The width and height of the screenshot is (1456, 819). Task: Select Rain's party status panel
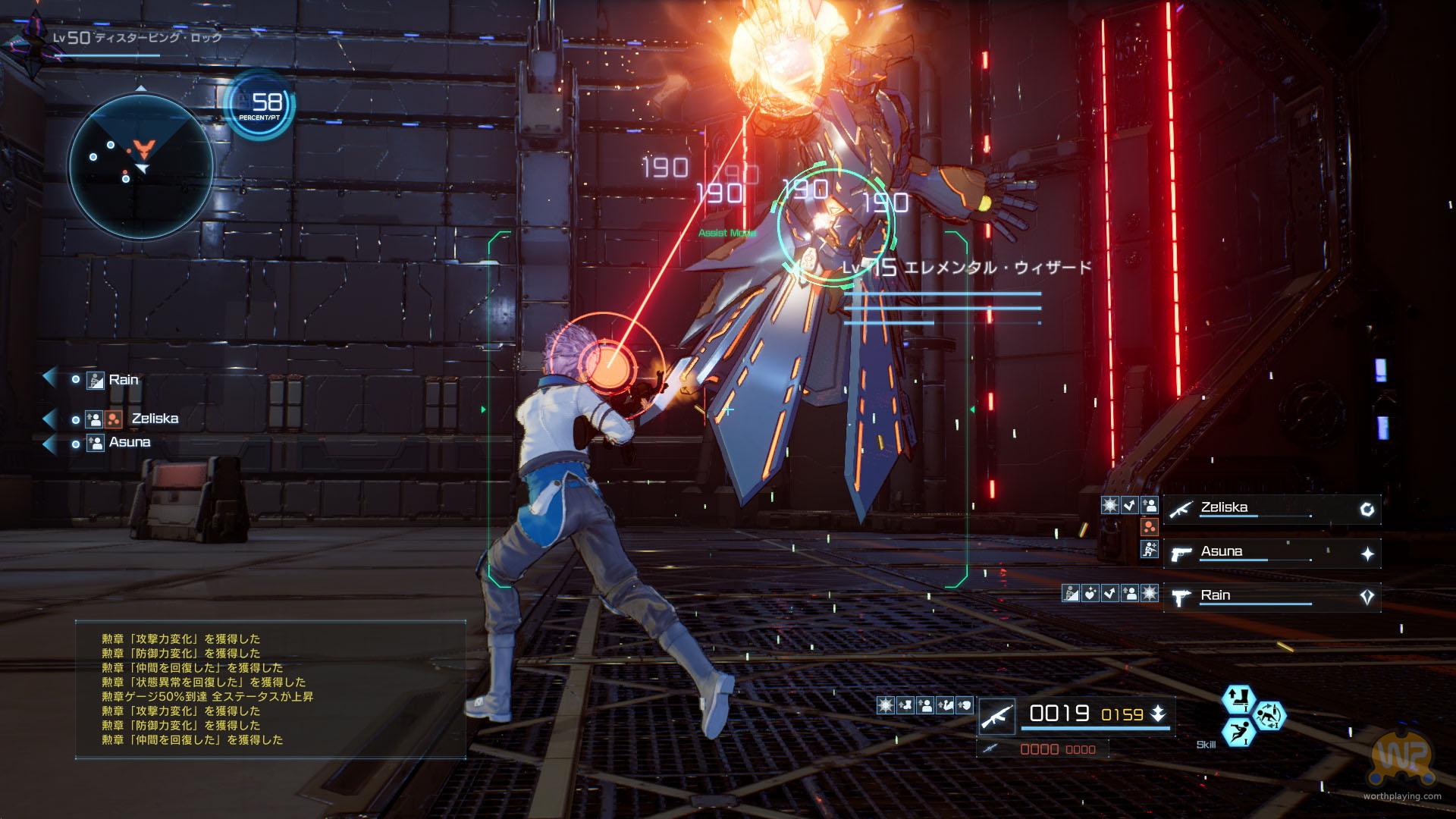[1272, 597]
